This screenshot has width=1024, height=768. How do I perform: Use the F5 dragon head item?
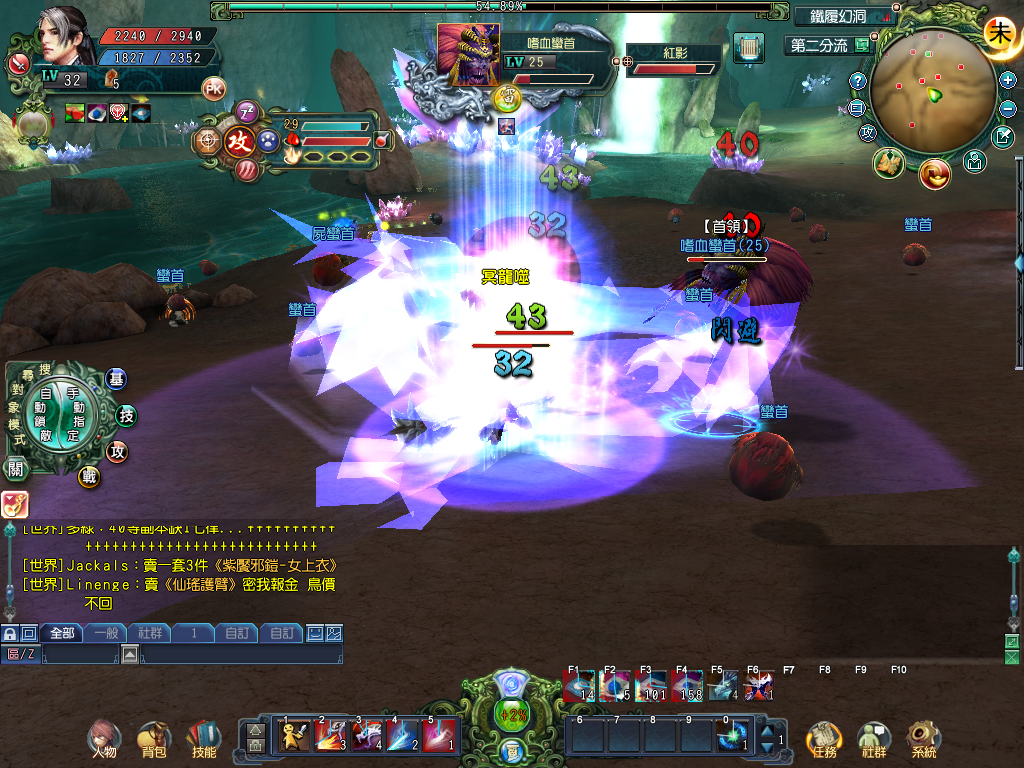[724, 686]
